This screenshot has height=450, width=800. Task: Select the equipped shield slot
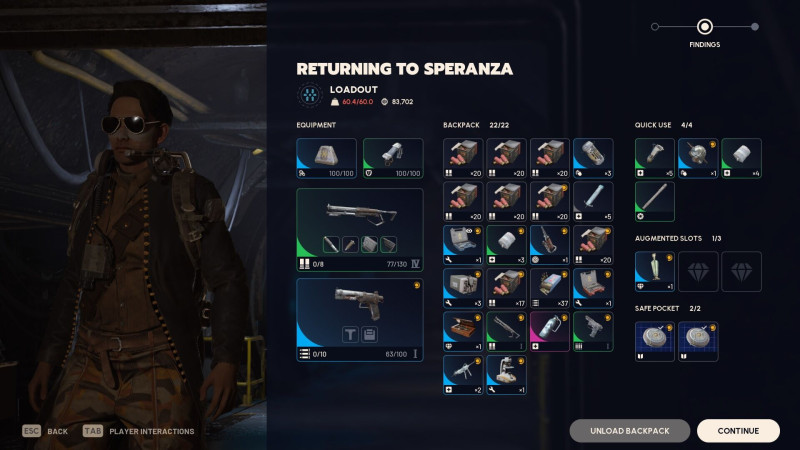point(393,158)
